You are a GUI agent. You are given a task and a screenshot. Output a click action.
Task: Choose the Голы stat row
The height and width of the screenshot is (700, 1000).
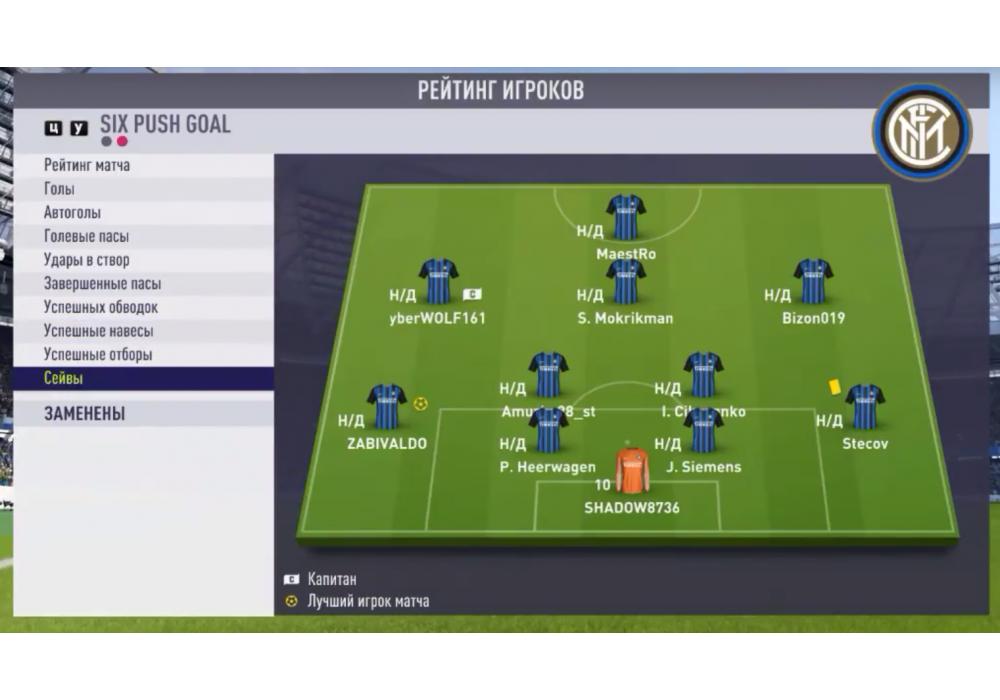60,189
